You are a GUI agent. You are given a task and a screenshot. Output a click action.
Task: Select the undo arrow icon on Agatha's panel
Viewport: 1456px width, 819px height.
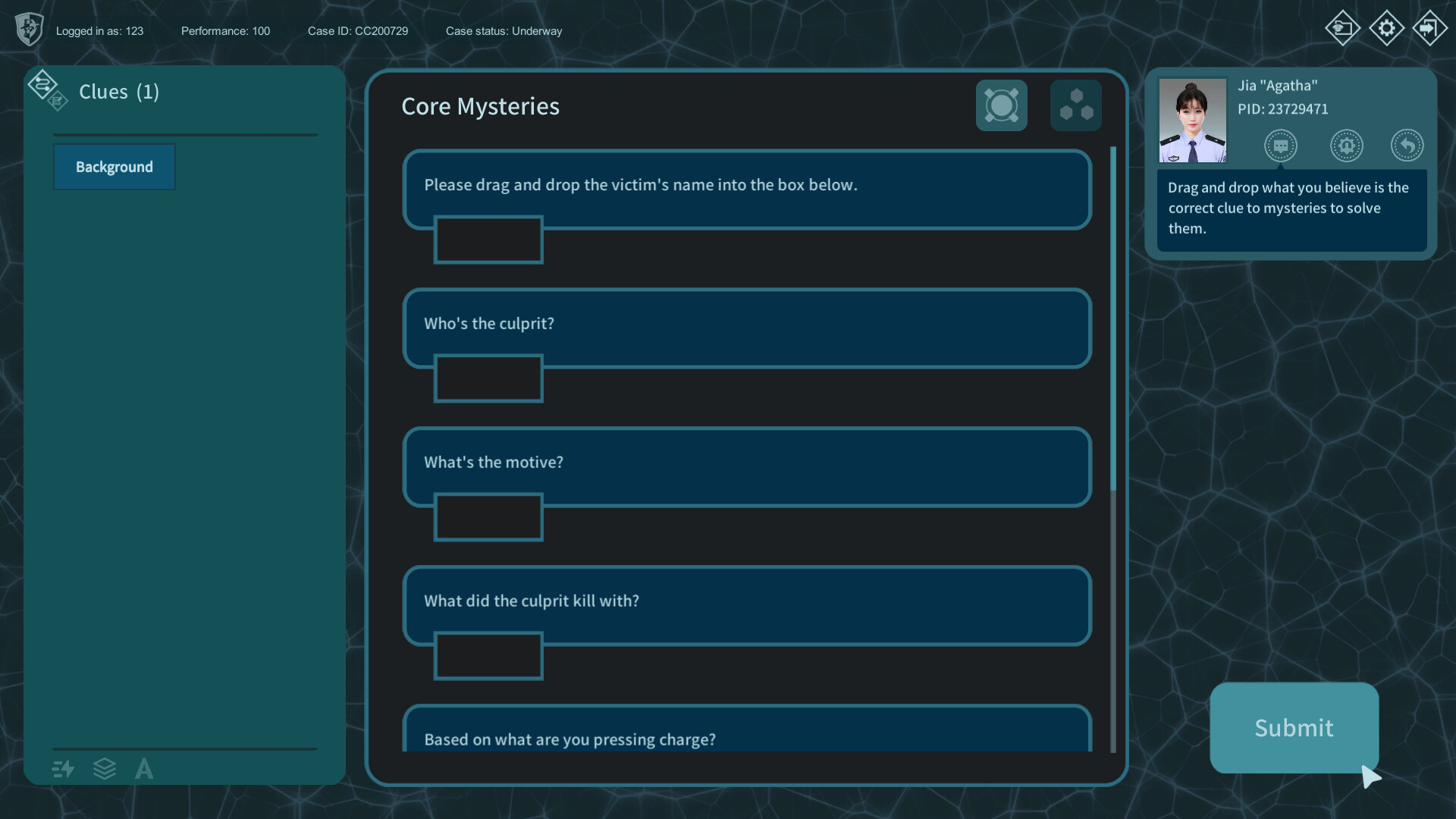[1407, 146]
